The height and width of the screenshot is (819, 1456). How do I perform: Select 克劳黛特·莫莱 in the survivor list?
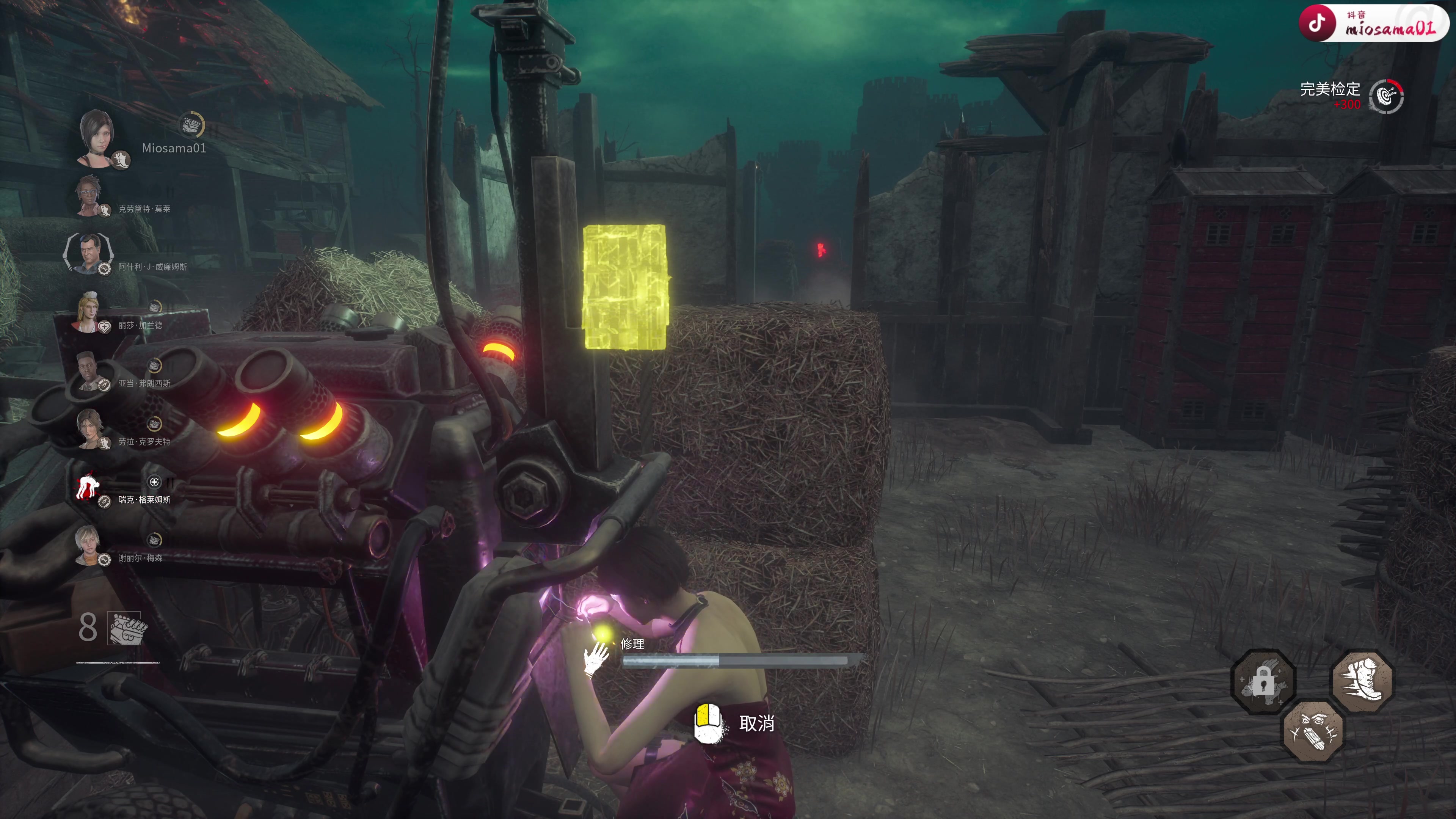(88, 195)
